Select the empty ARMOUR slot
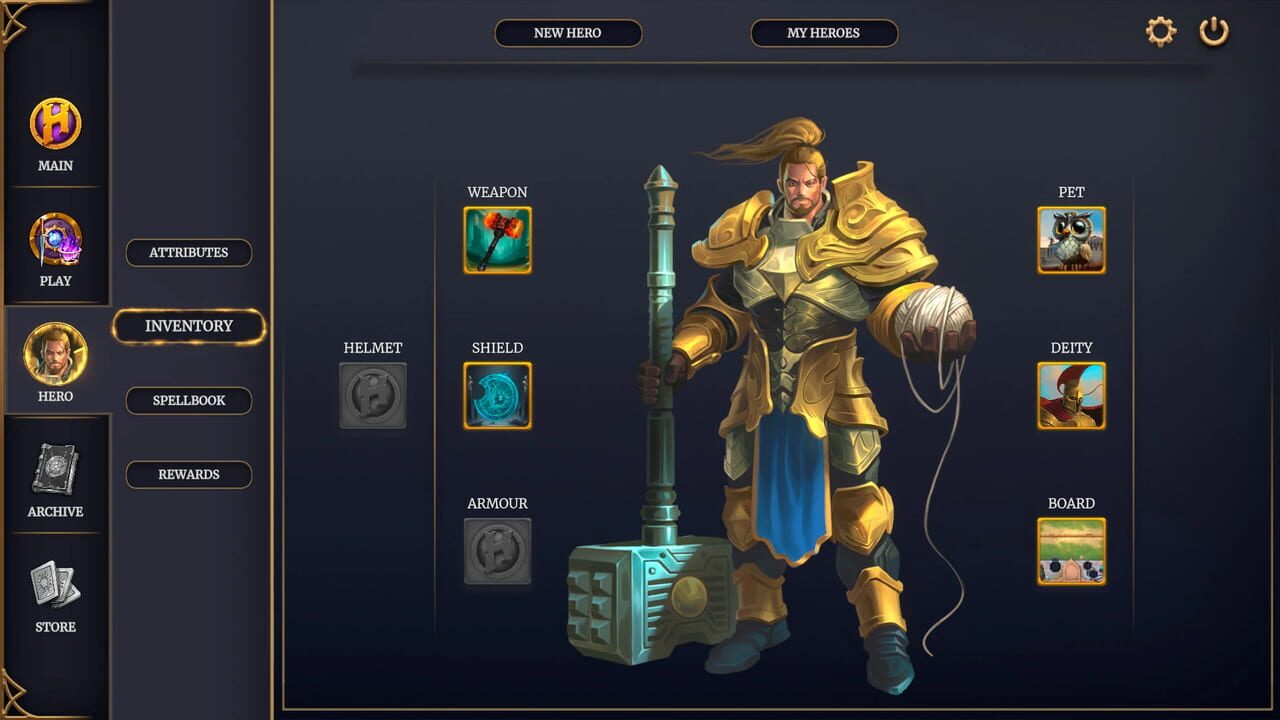The width and height of the screenshot is (1280, 720). (497, 551)
